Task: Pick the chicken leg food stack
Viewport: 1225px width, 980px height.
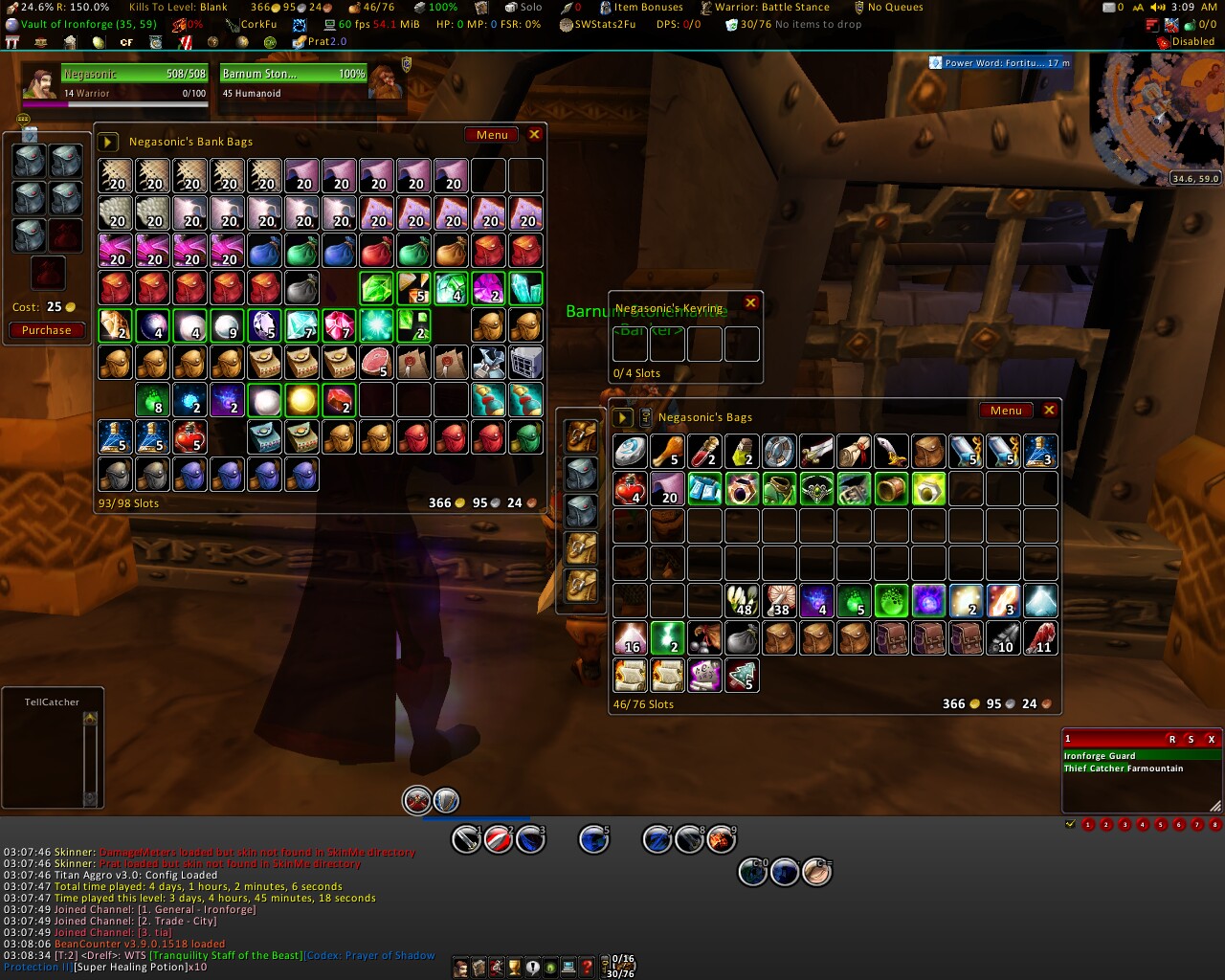Action: point(667,452)
